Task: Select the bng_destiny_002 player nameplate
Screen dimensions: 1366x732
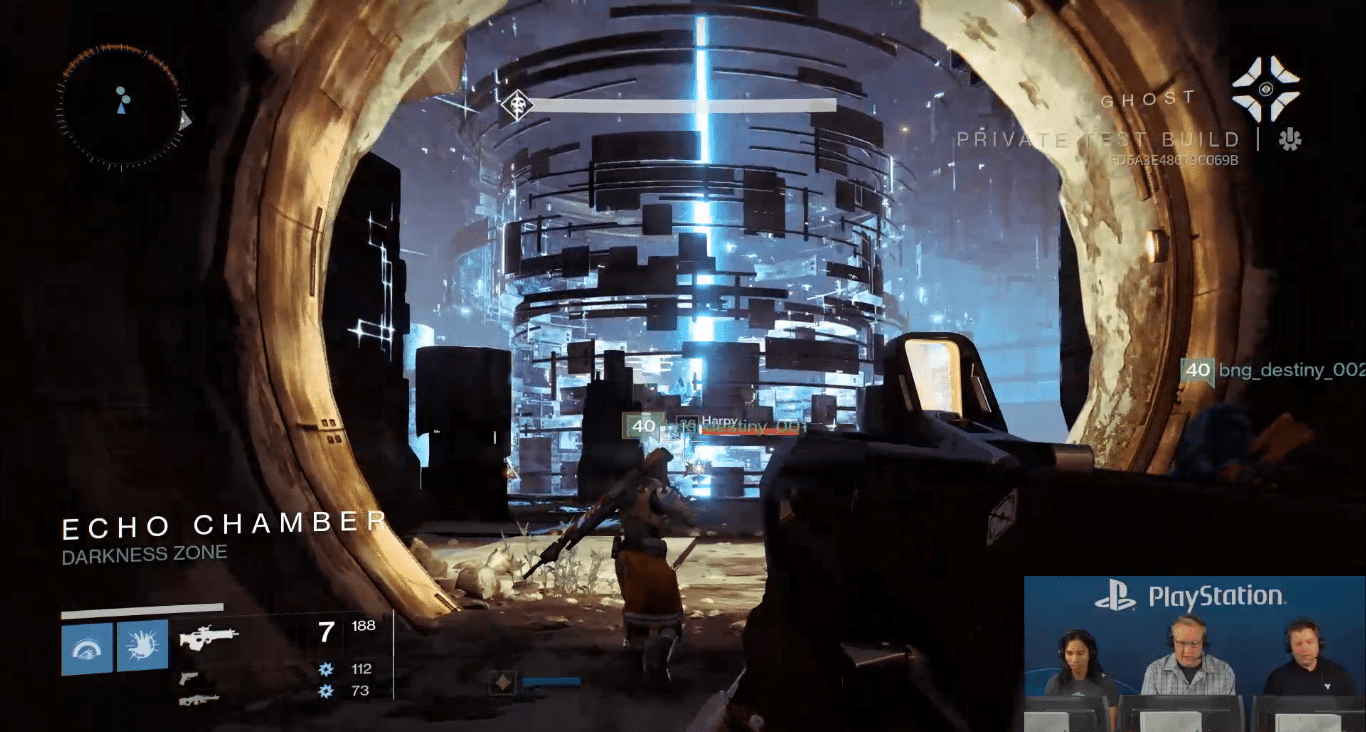Action: tap(1272, 371)
